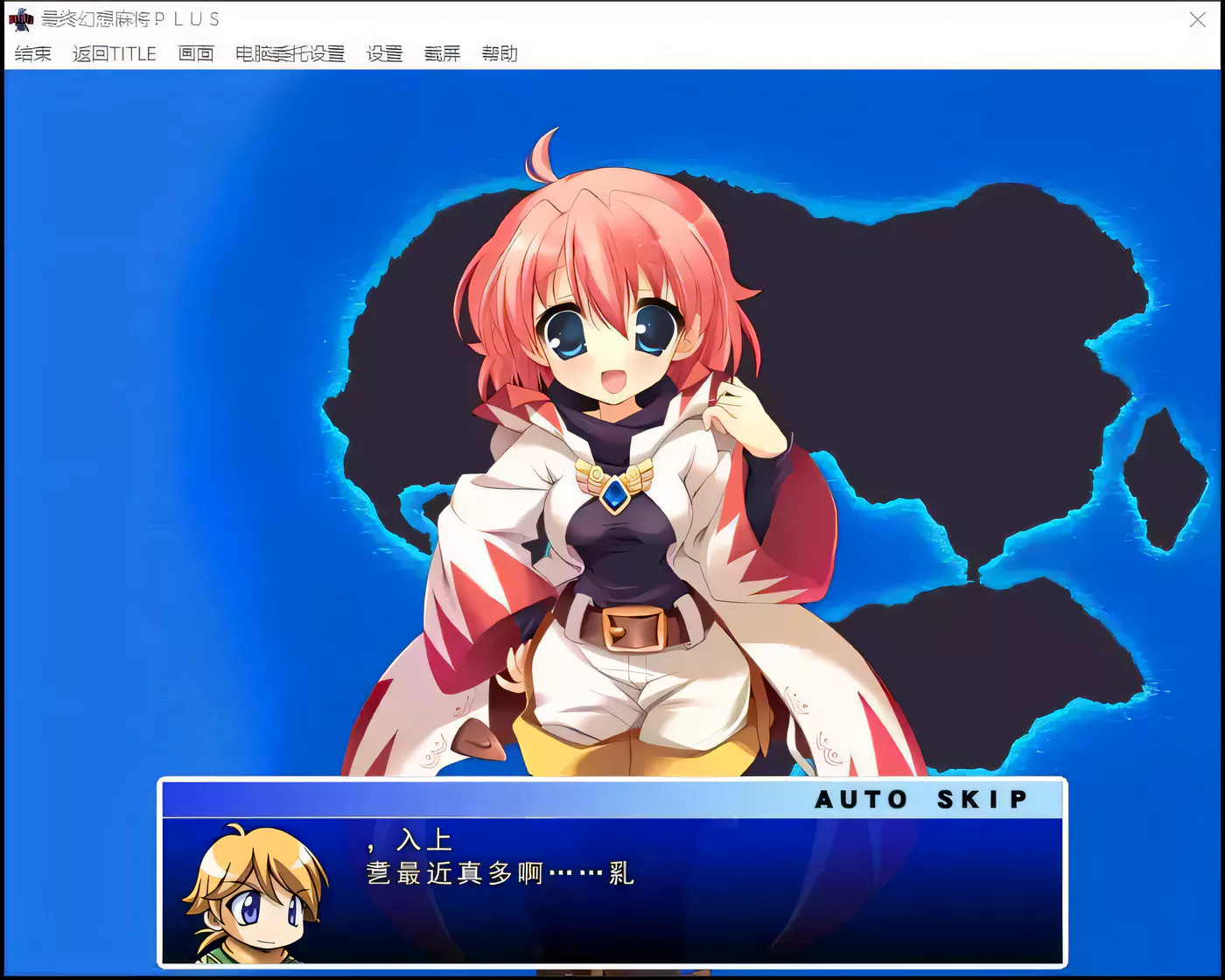
Task: Open the 电脑委托设置 CPU settings menu
Action: pos(290,53)
